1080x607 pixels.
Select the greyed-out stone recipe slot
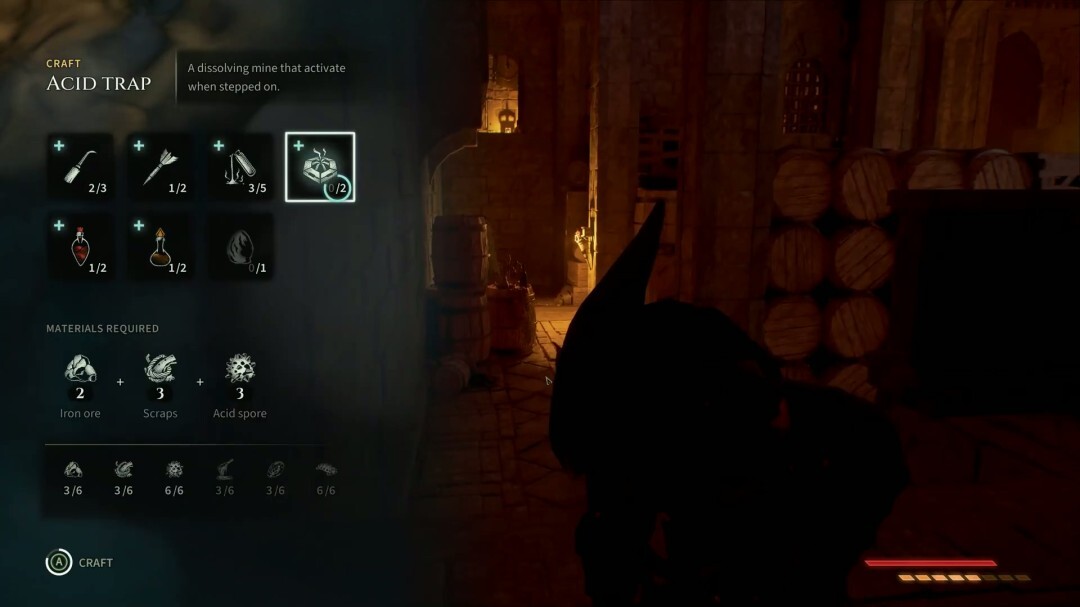(240, 246)
